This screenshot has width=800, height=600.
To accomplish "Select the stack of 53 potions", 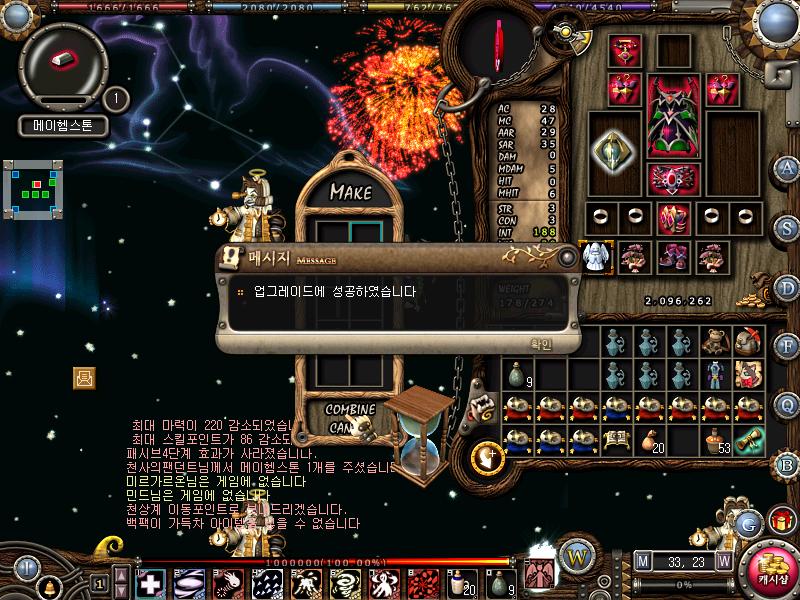I will (716, 440).
